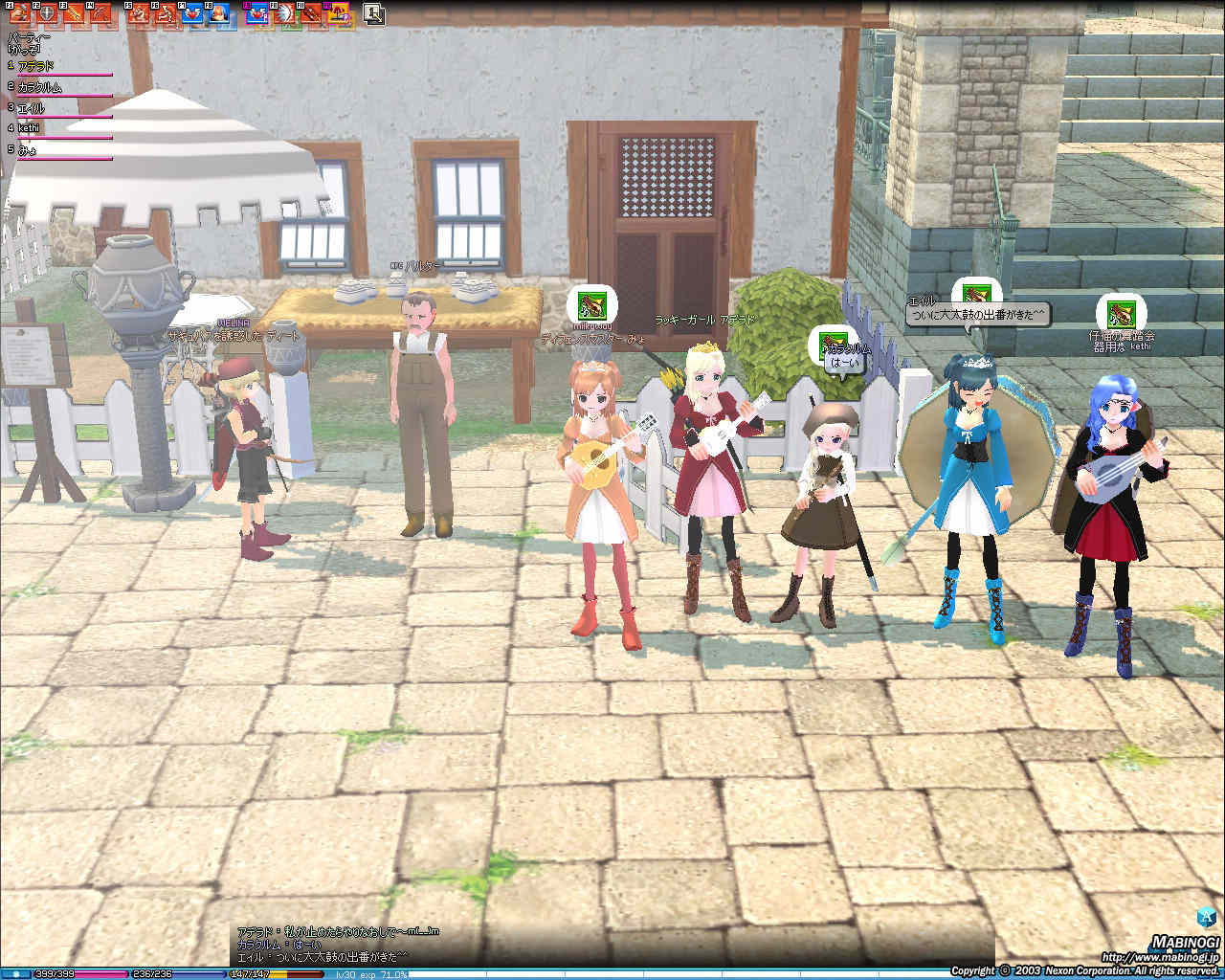
Task: Use the F8 character portrait skill
Action: click(219, 13)
